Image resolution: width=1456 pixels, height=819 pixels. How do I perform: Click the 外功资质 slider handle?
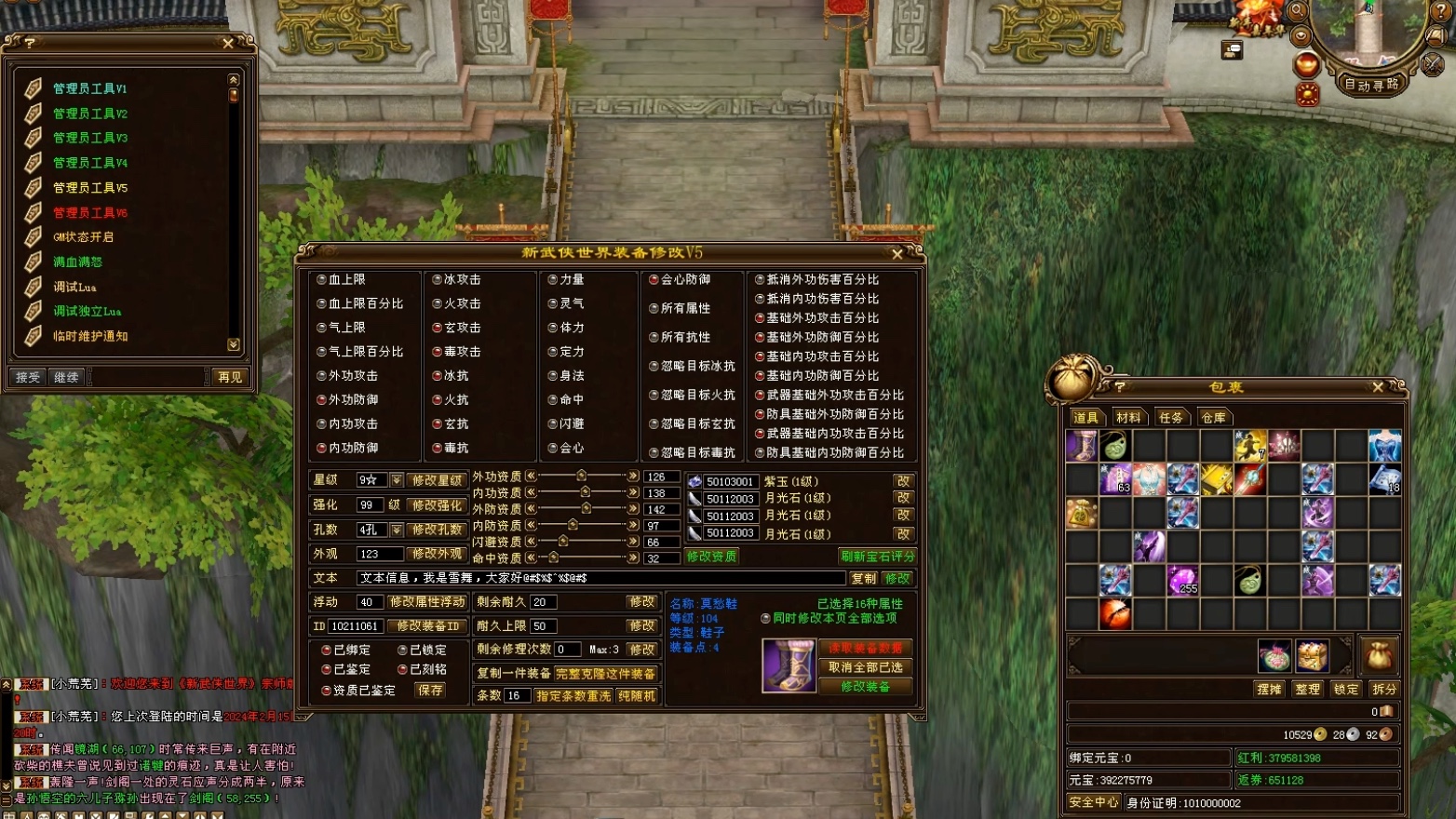click(x=580, y=474)
